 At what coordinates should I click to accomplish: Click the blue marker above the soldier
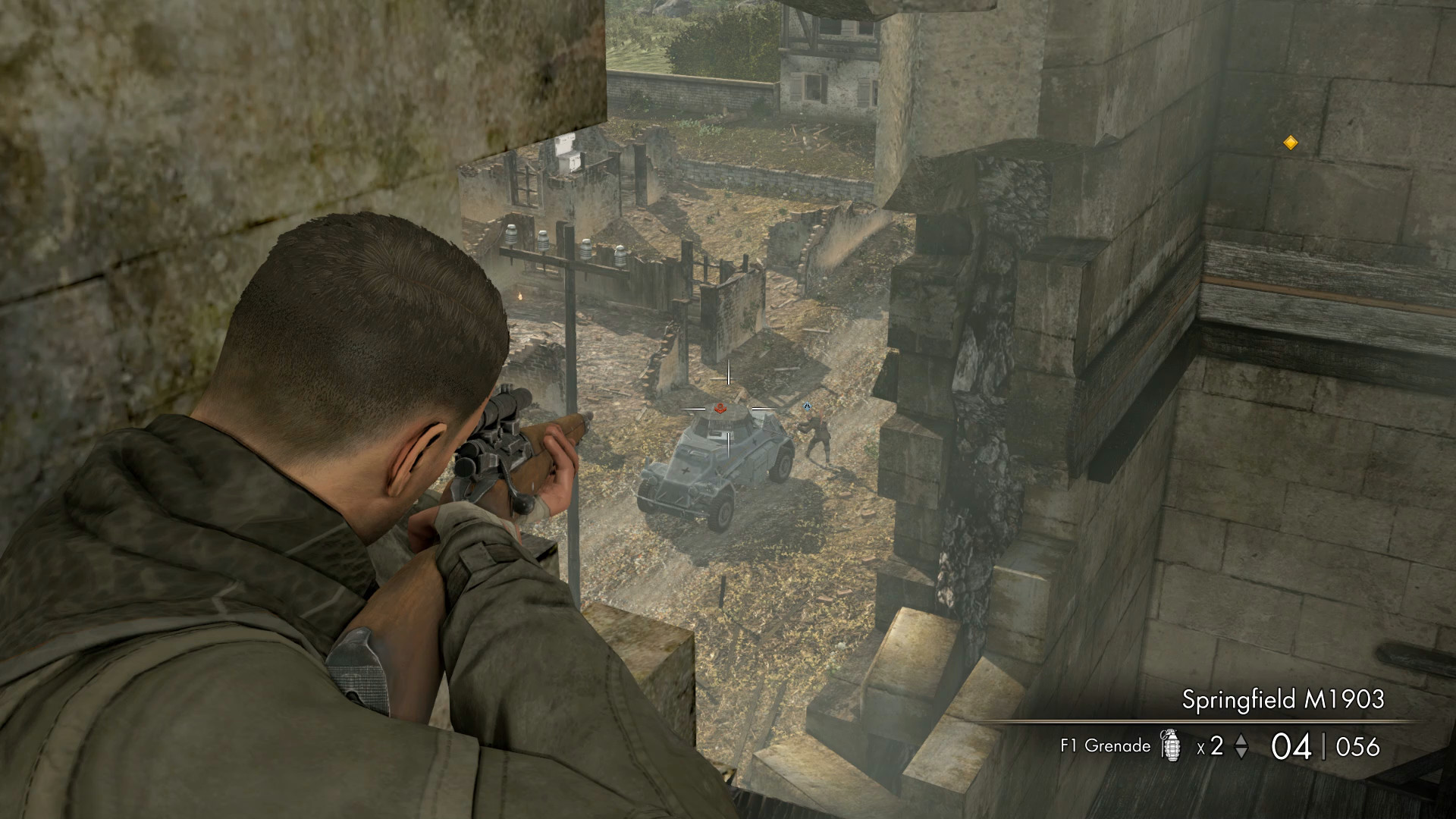click(808, 407)
